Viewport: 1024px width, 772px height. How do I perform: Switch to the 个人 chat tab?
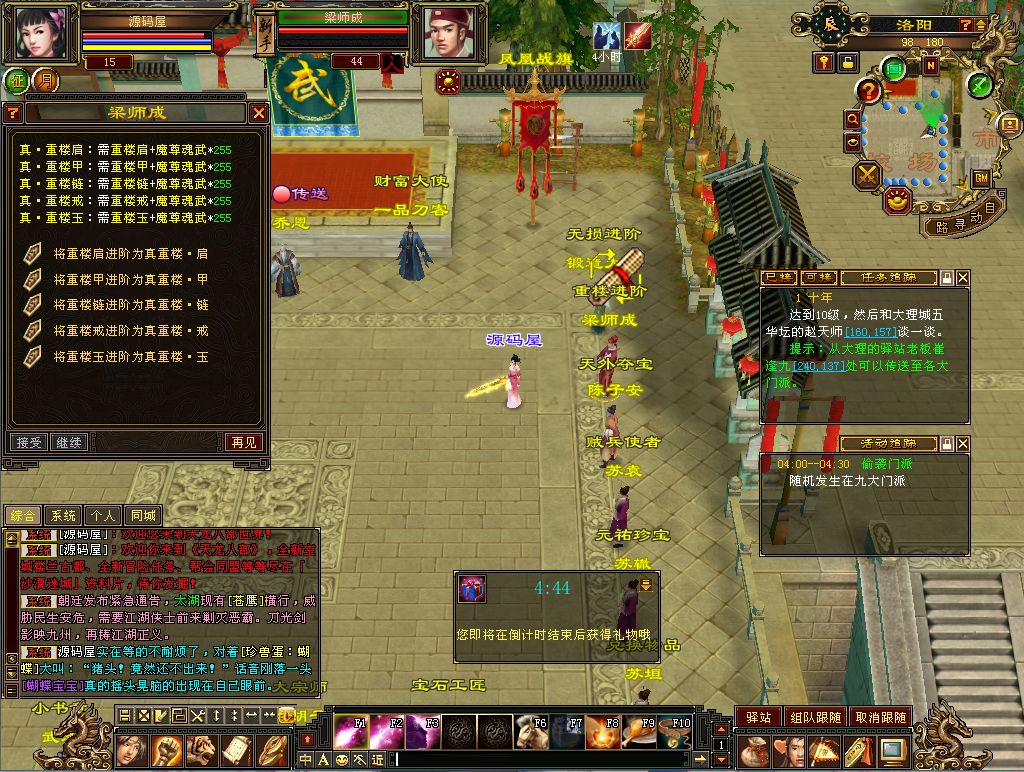coord(103,516)
